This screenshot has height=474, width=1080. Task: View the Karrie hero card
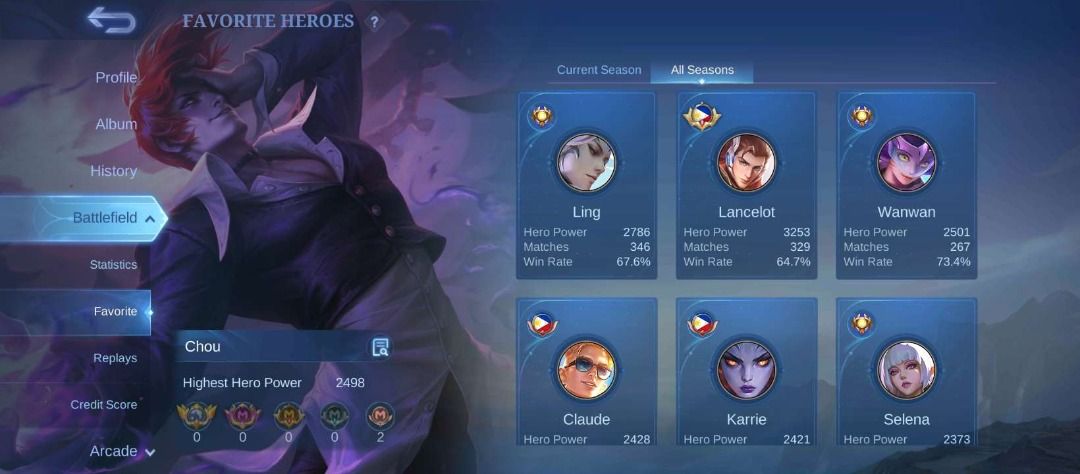click(747, 375)
